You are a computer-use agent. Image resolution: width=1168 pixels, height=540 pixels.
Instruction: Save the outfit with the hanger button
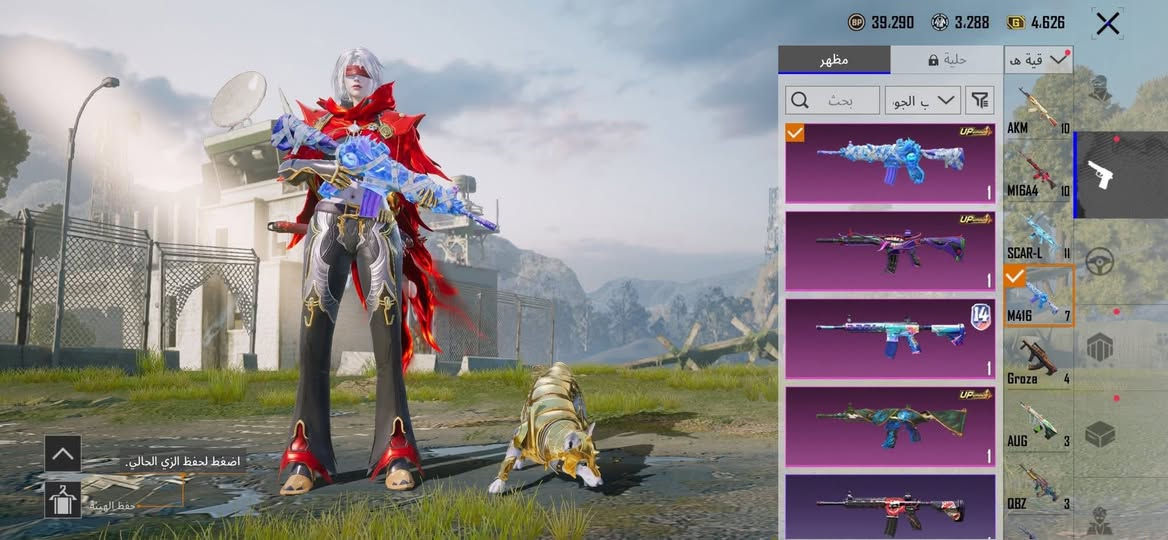pyautogui.click(x=63, y=499)
